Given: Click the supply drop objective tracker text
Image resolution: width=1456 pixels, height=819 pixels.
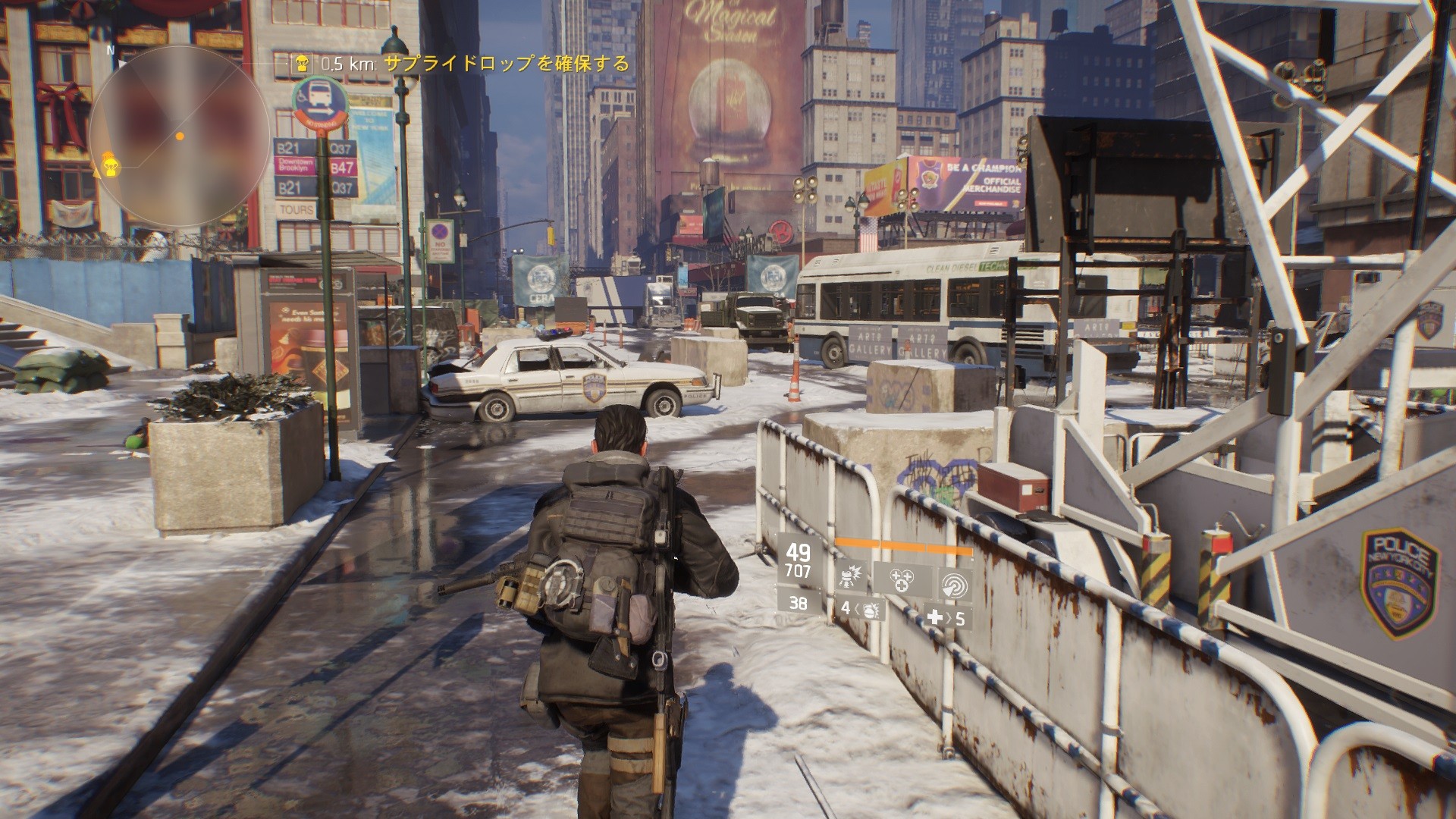Looking at the screenshot, I should [507, 63].
